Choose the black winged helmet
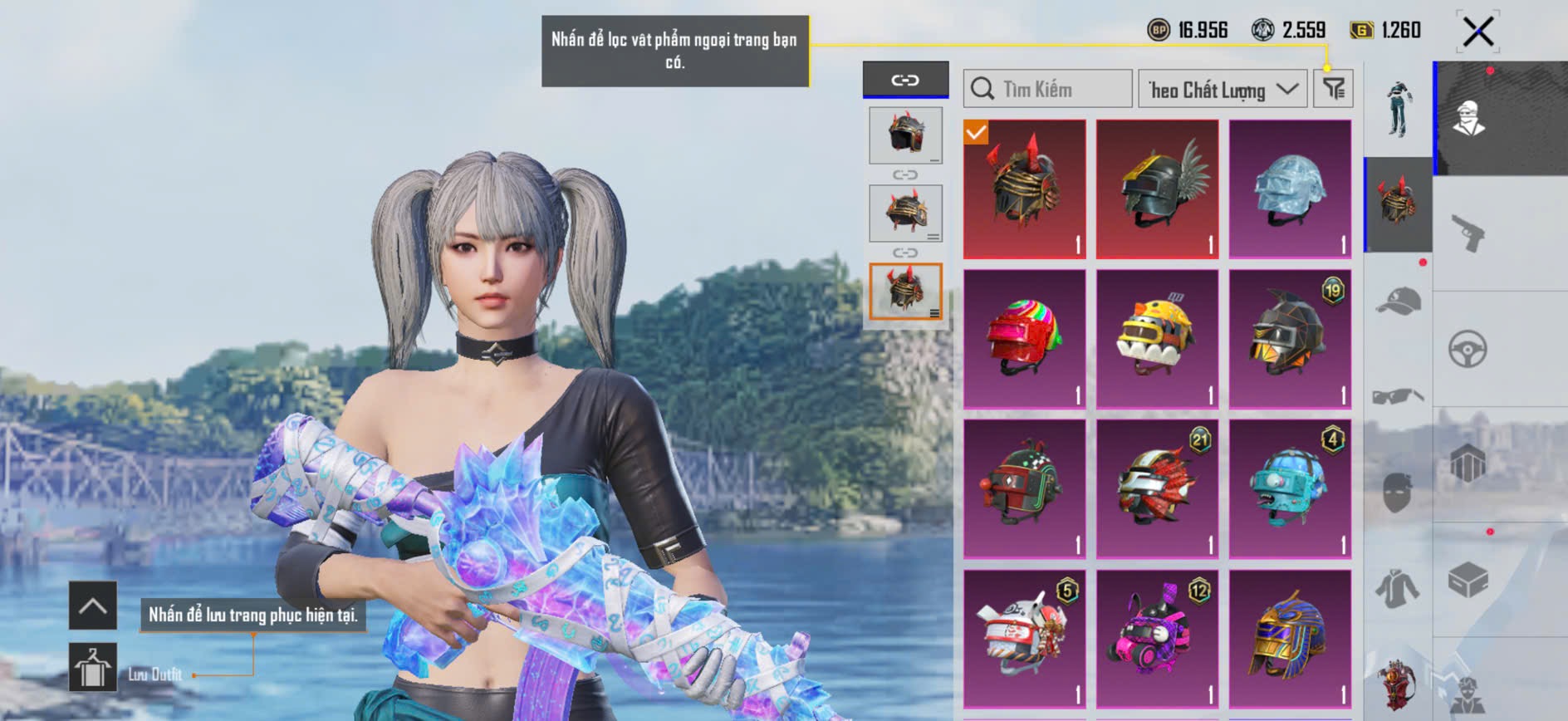This screenshot has height=721, width=1568. click(x=1157, y=189)
